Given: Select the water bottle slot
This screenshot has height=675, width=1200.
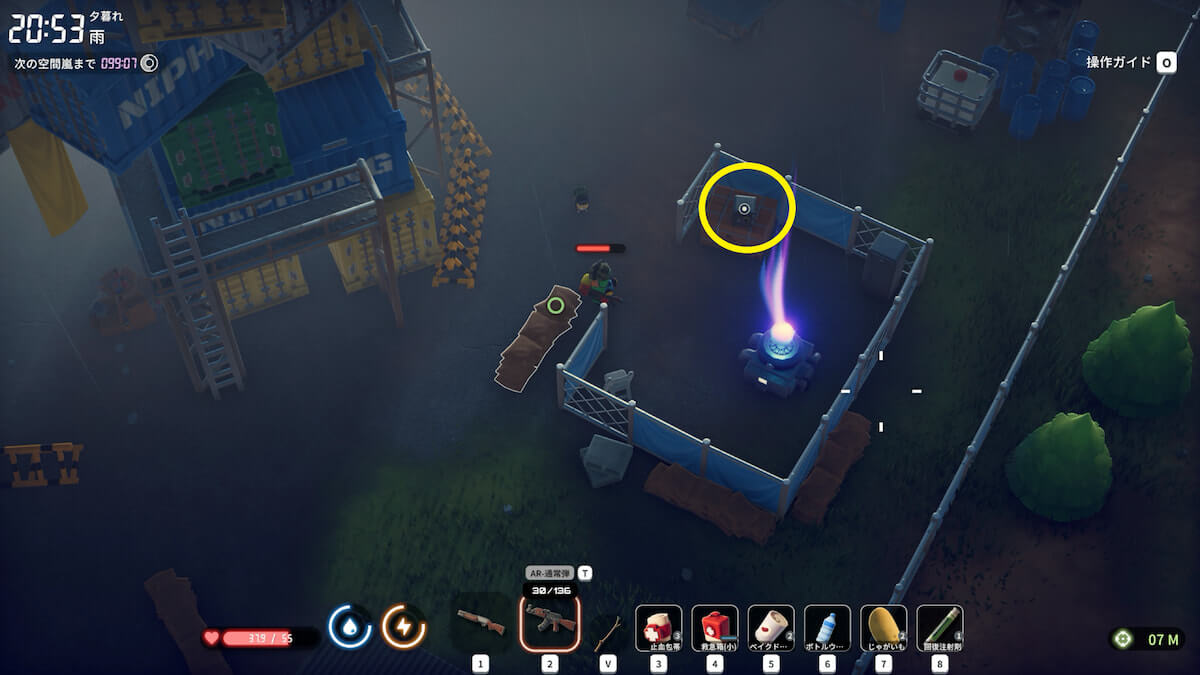Looking at the screenshot, I should (x=827, y=628).
